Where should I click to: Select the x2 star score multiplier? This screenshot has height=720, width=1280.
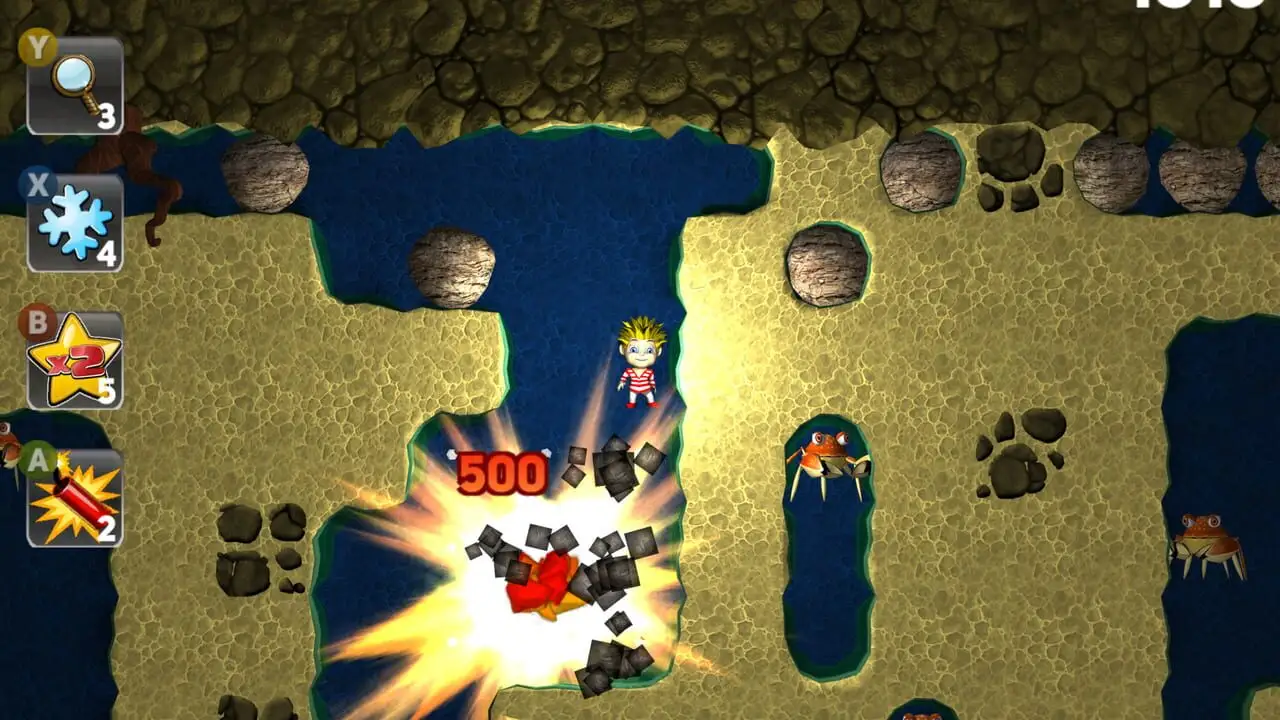pyautogui.click(x=75, y=360)
